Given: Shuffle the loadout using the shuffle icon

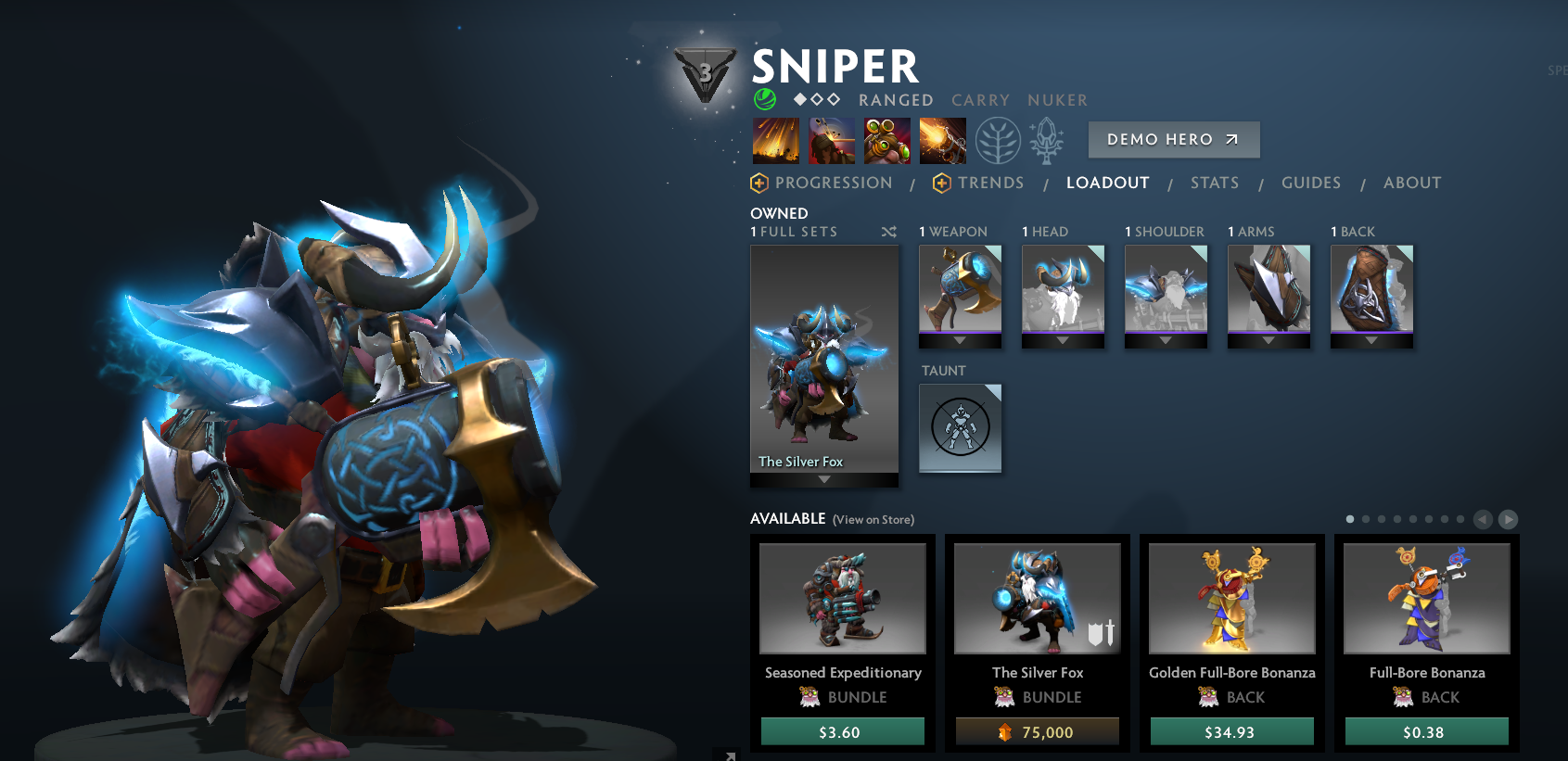Looking at the screenshot, I should click(888, 232).
